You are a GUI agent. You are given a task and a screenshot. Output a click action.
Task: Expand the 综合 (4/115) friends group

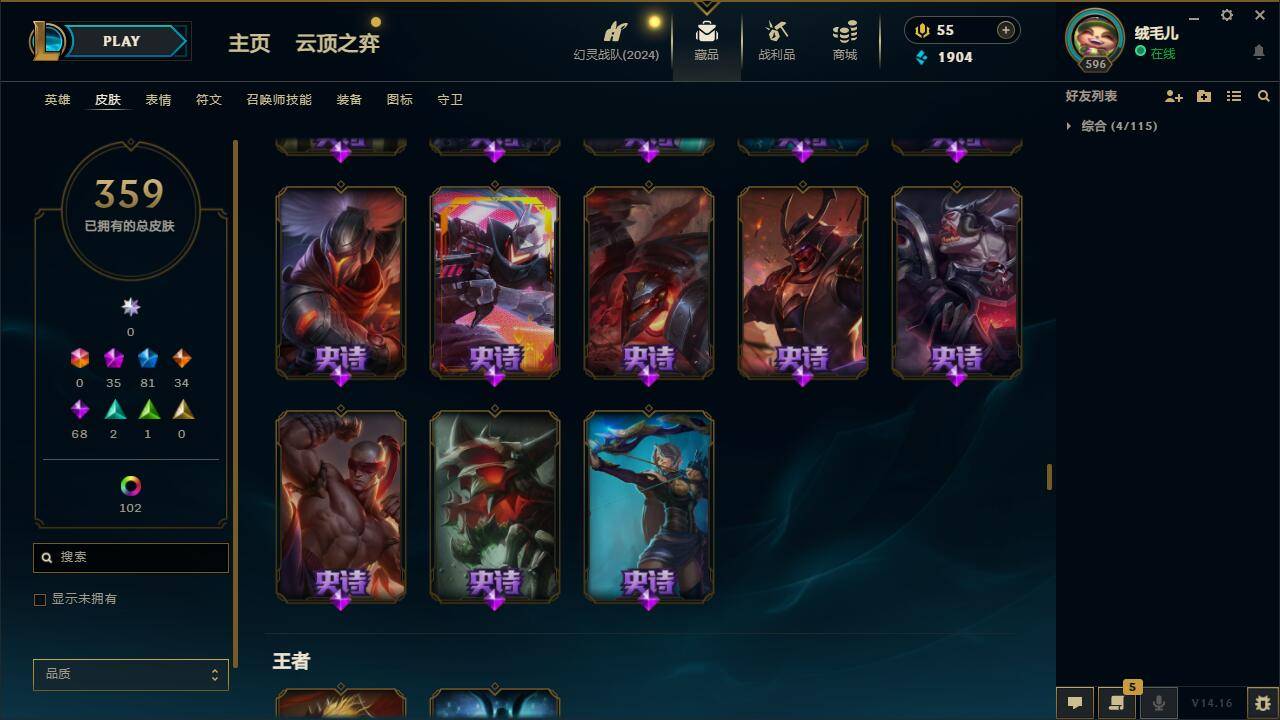pyautogui.click(x=1069, y=125)
